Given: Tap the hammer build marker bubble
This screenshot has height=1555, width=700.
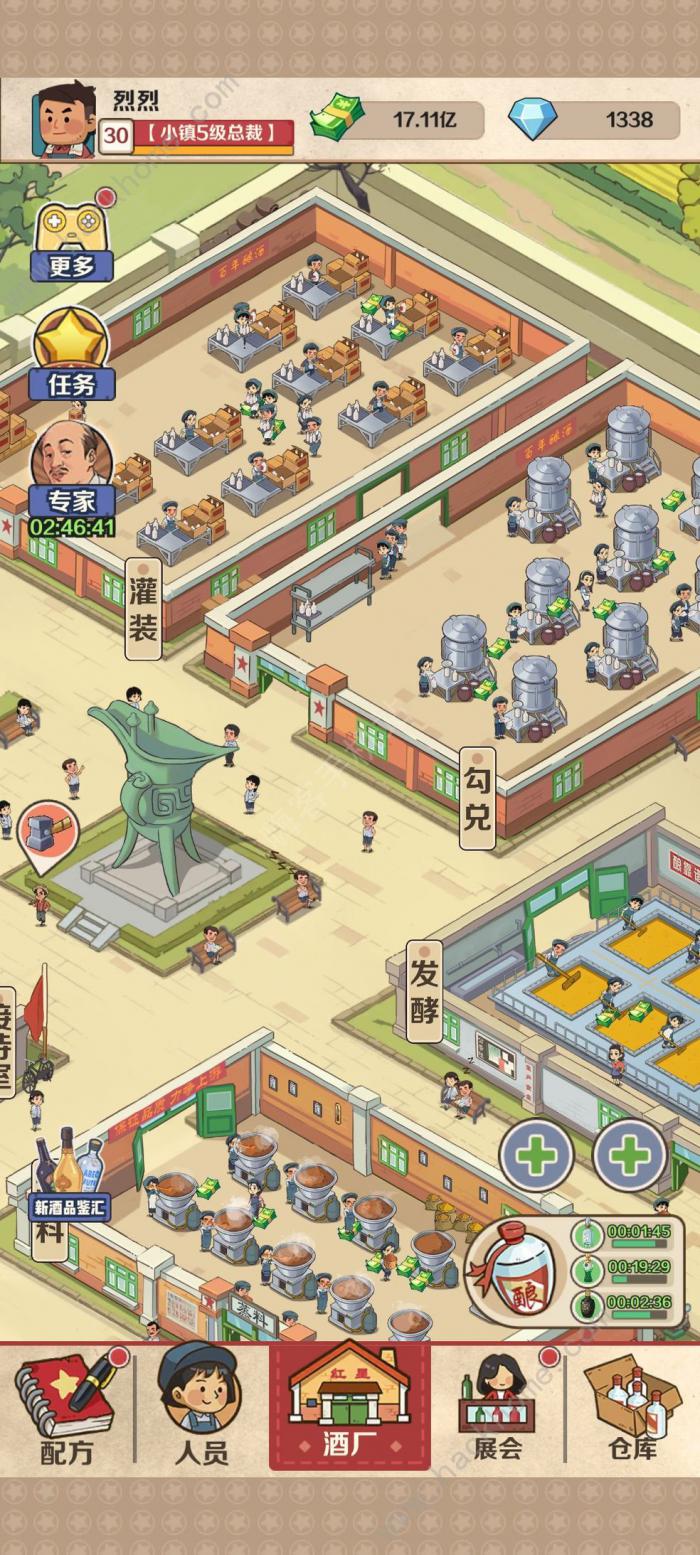Looking at the screenshot, I should pyautogui.click(x=48, y=832).
